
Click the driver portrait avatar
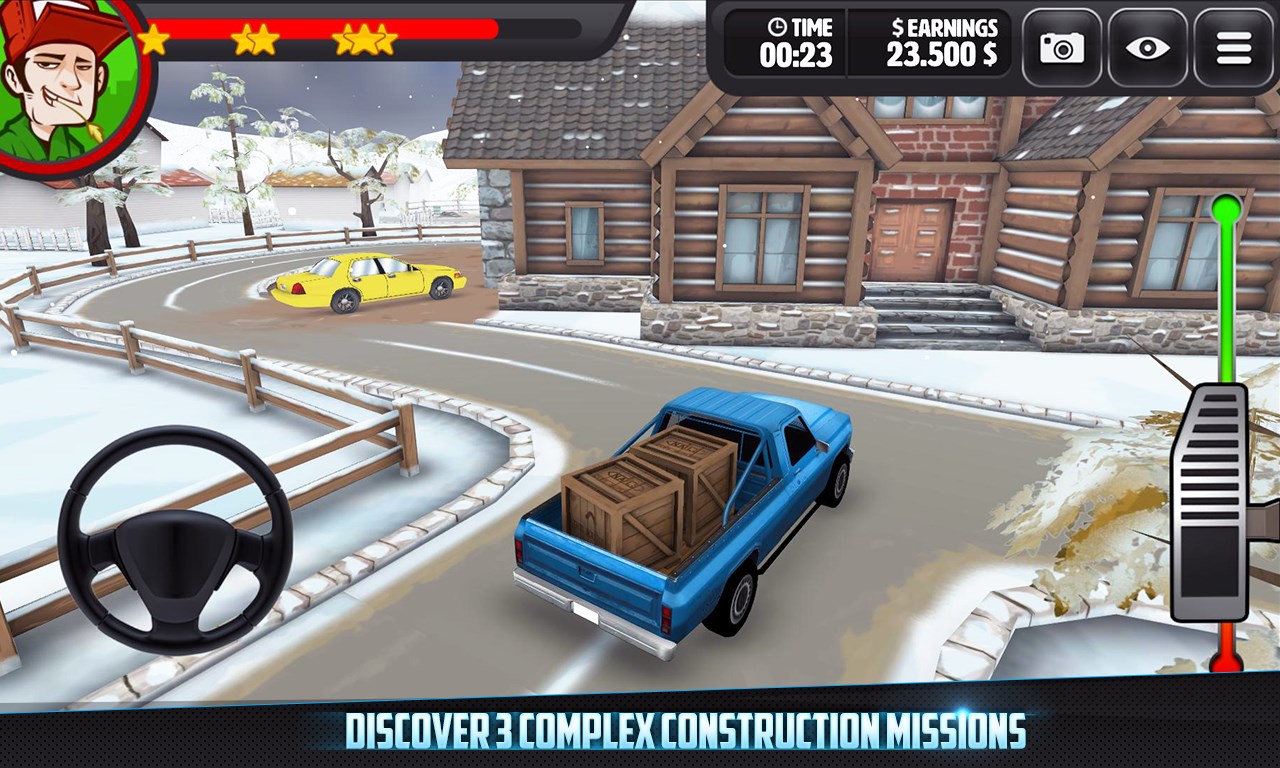tap(68, 82)
